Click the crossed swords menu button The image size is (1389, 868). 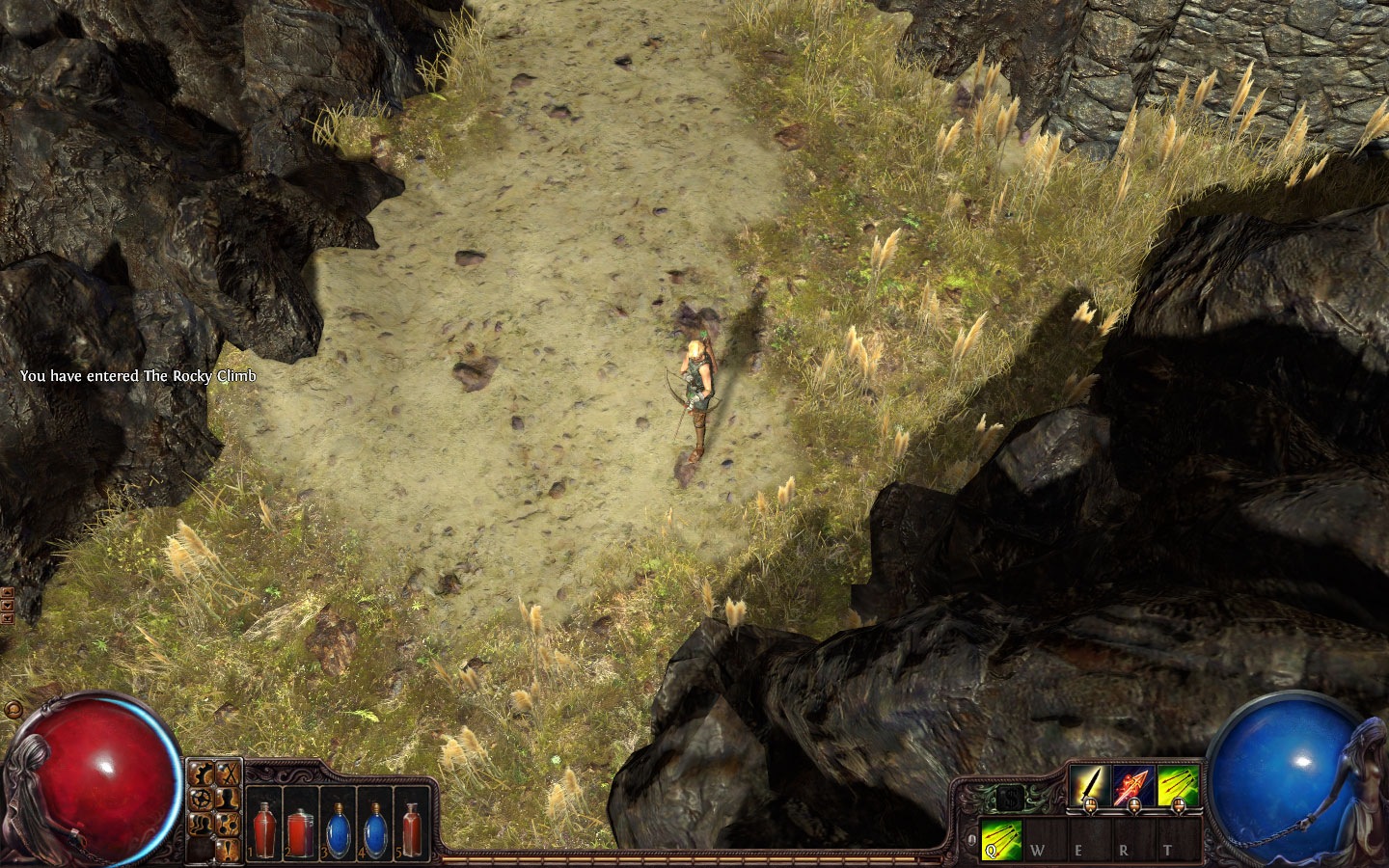[229, 773]
